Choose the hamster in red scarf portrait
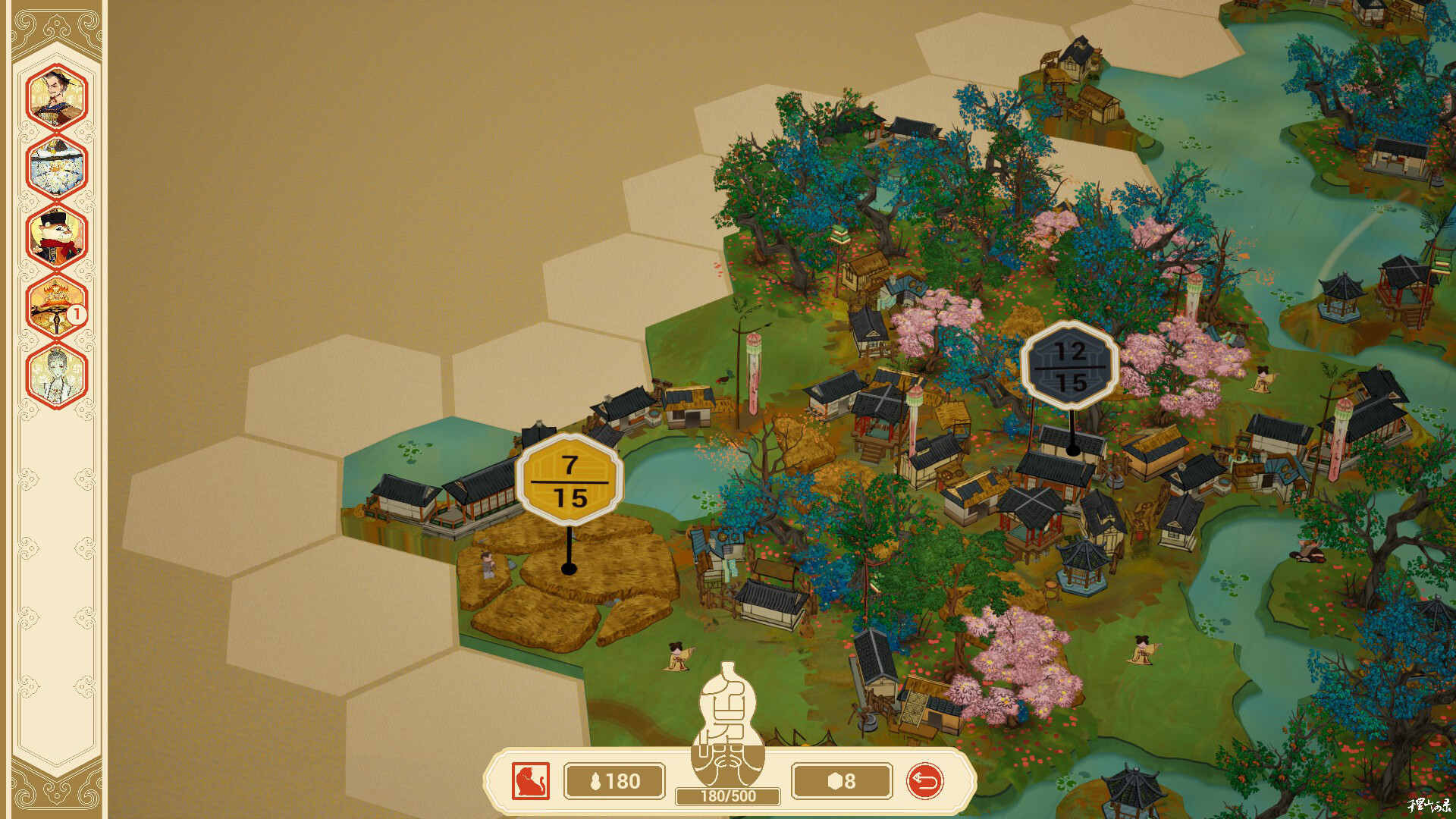 point(58,235)
